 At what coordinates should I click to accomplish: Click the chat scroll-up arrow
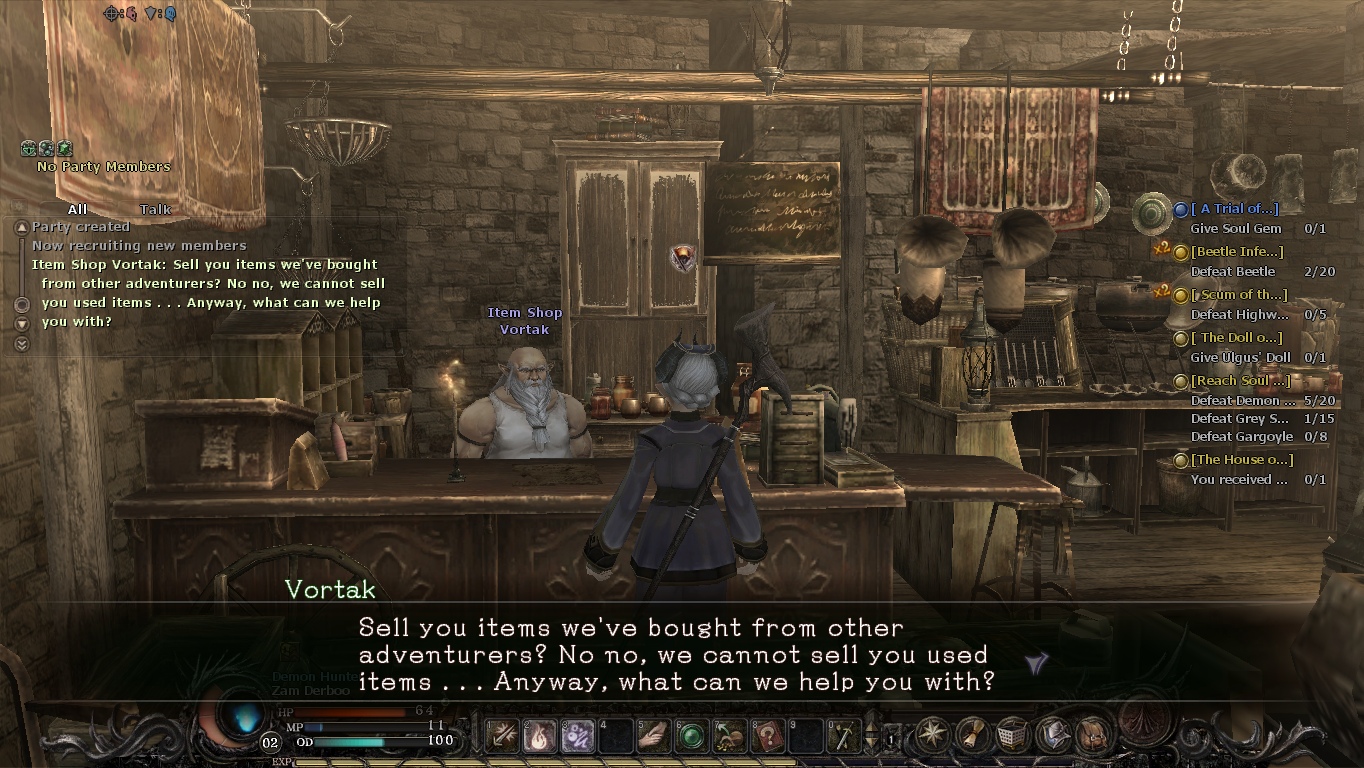tap(21, 228)
